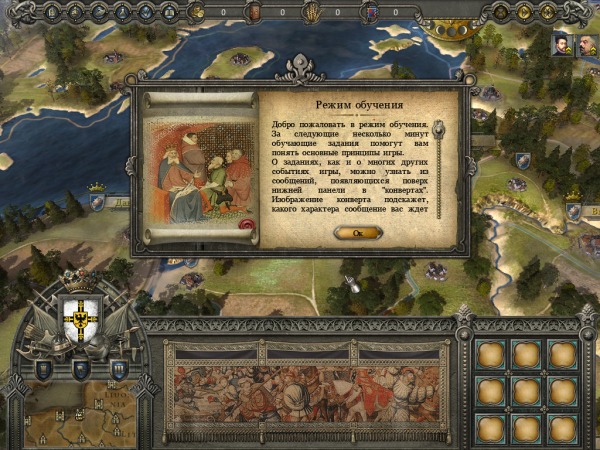Screen dimensions: 600x450
Task: Click the books resource icon in top bar
Action: (x=254, y=12)
